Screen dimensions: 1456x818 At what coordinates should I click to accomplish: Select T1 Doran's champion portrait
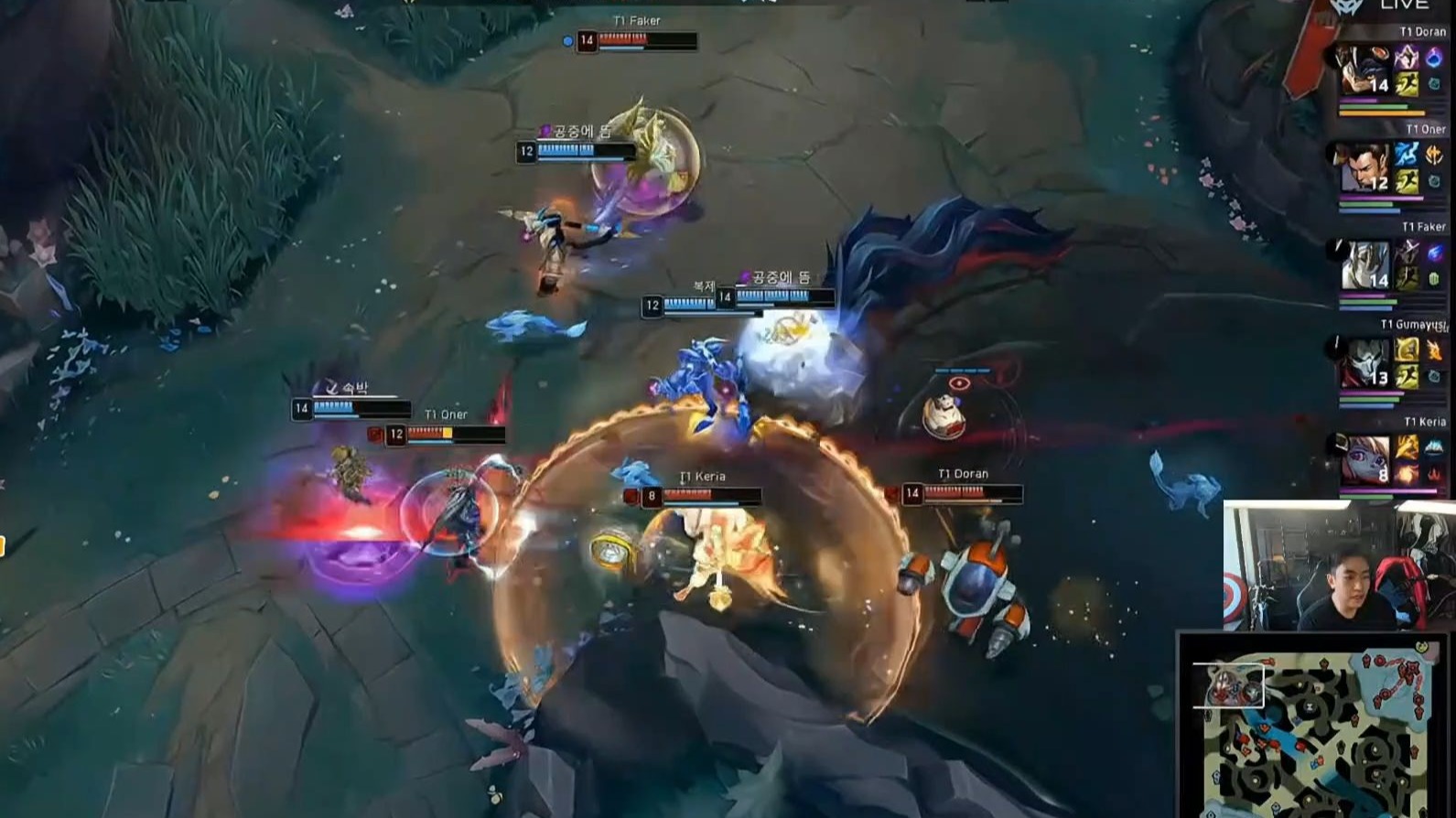(x=1364, y=70)
